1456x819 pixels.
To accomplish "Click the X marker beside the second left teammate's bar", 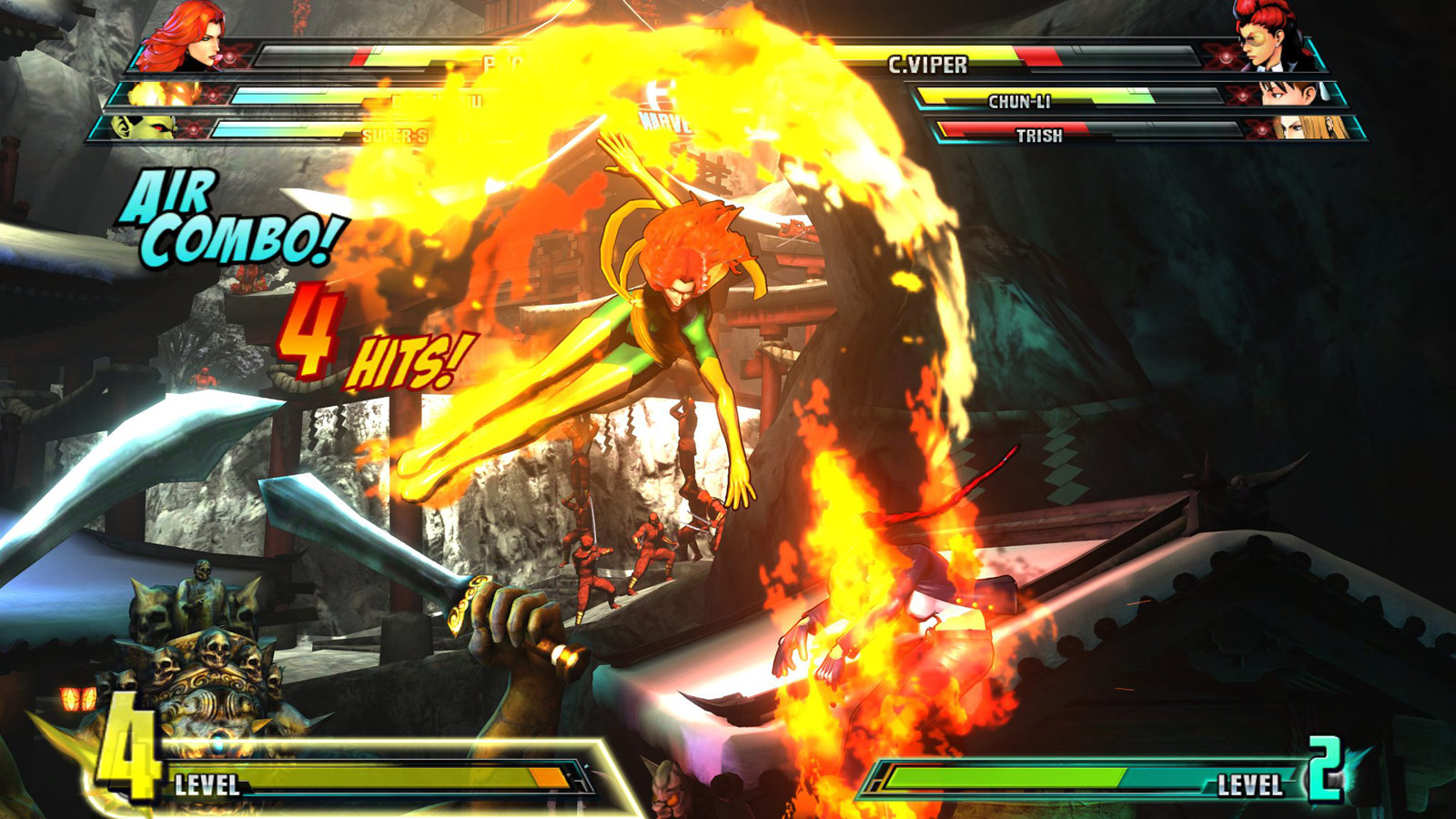I will 213,94.
